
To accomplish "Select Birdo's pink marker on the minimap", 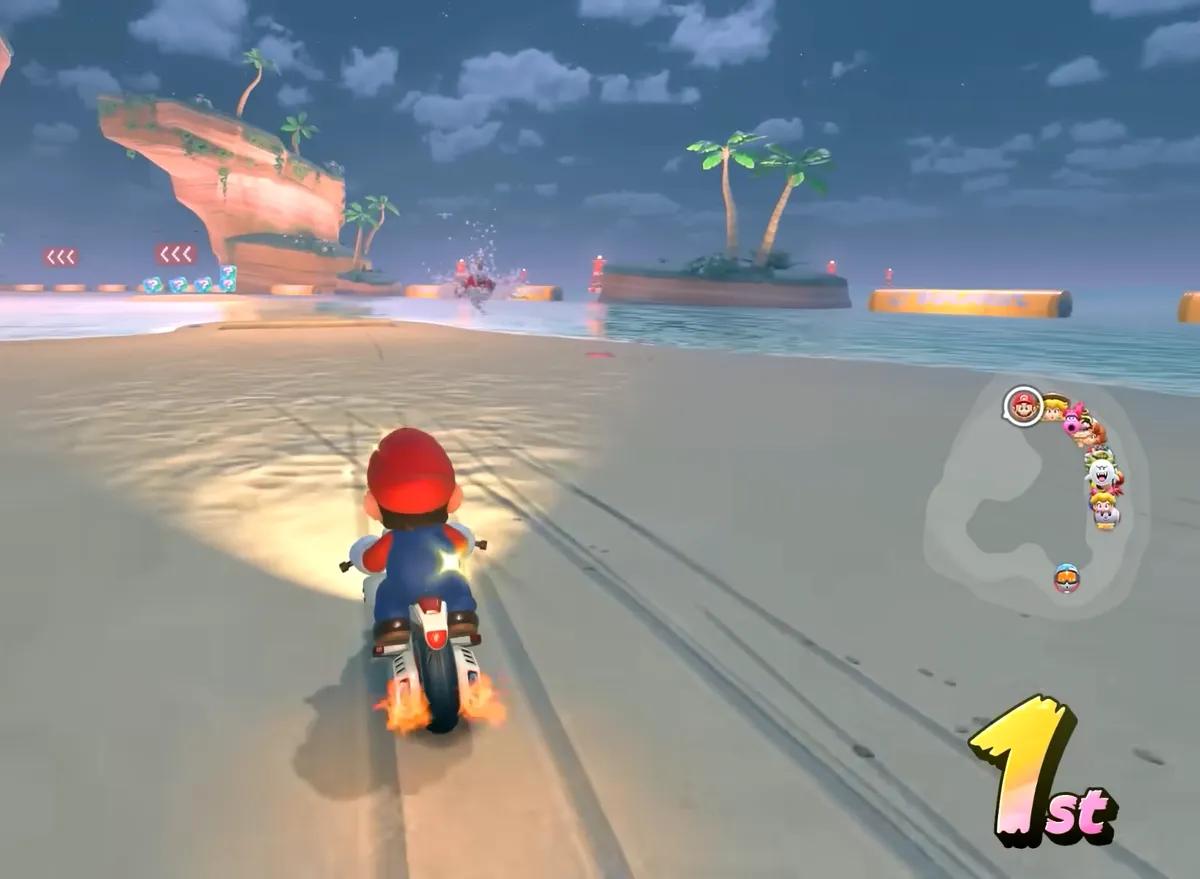I will [1074, 420].
